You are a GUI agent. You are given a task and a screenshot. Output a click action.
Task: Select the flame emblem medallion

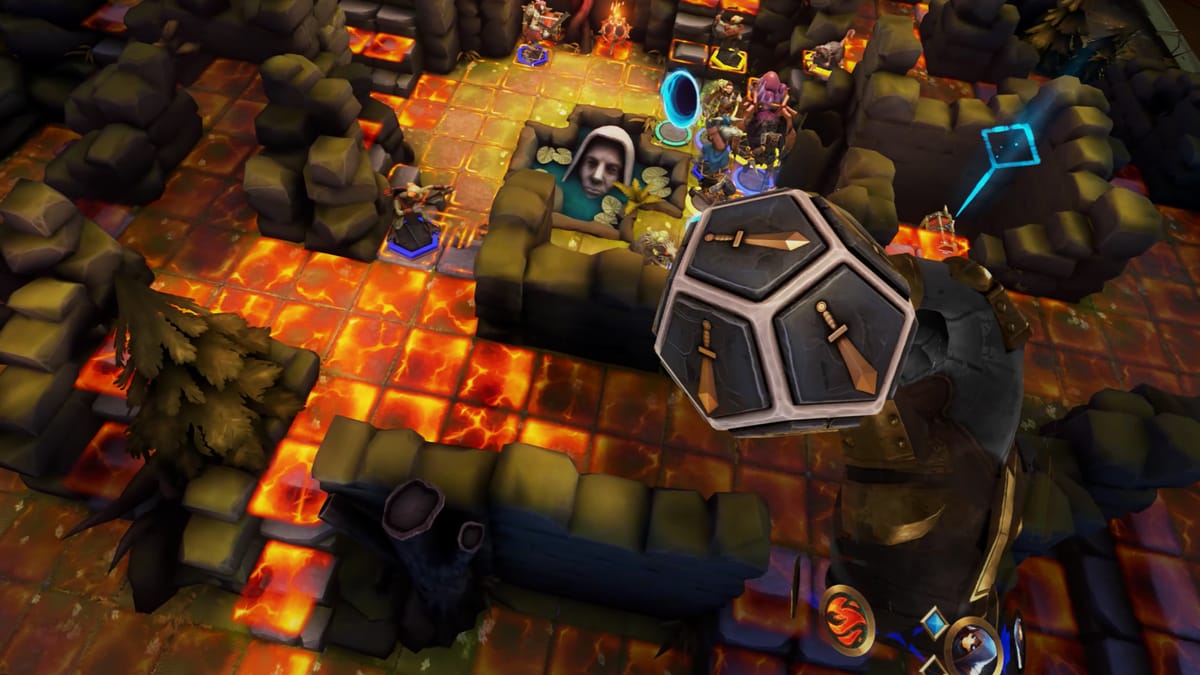coord(848,618)
